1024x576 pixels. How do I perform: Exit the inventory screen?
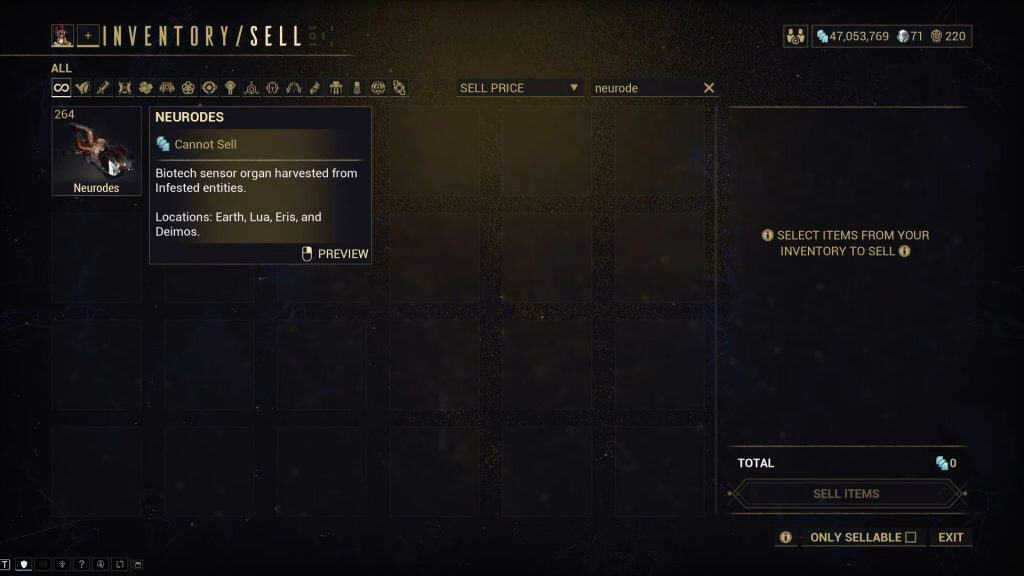pyautogui.click(x=950, y=537)
